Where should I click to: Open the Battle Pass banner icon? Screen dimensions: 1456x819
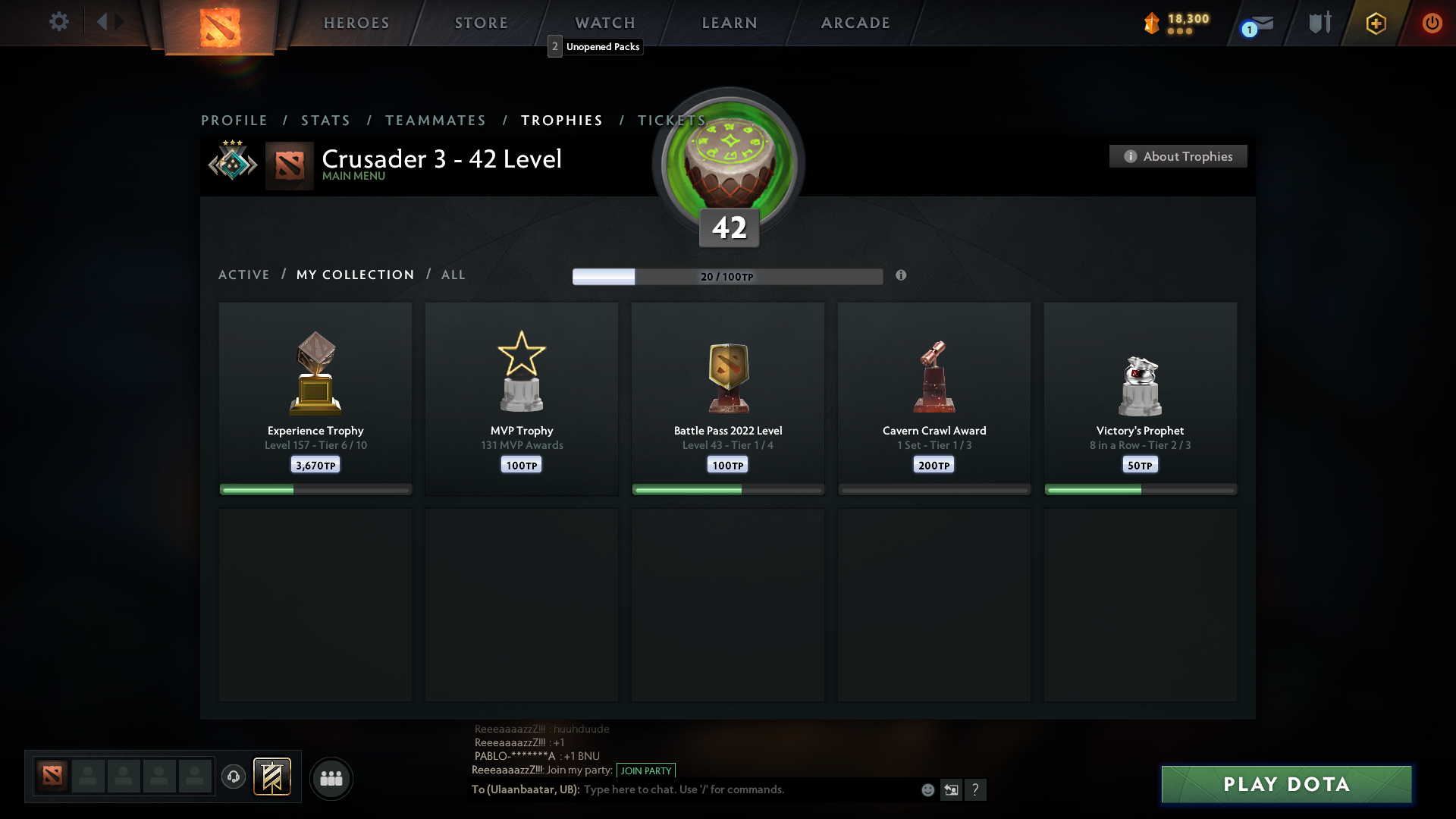273,777
